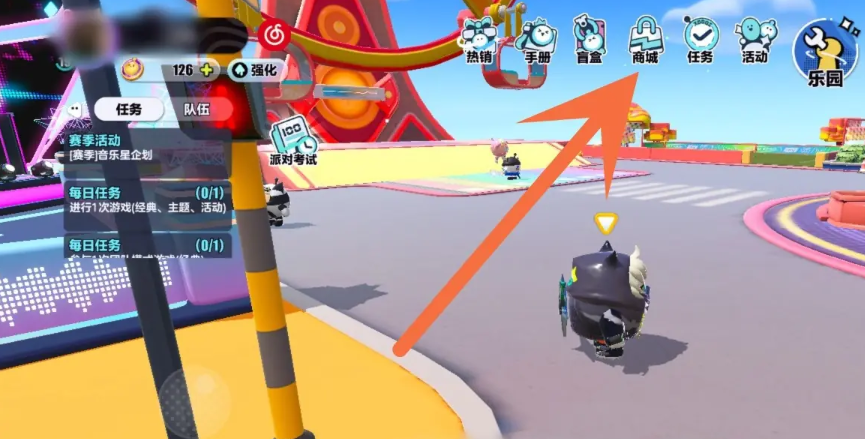Image resolution: width=865 pixels, height=439 pixels.
Task: Switch to the 队伍 team tab
Action: [196, 109]
